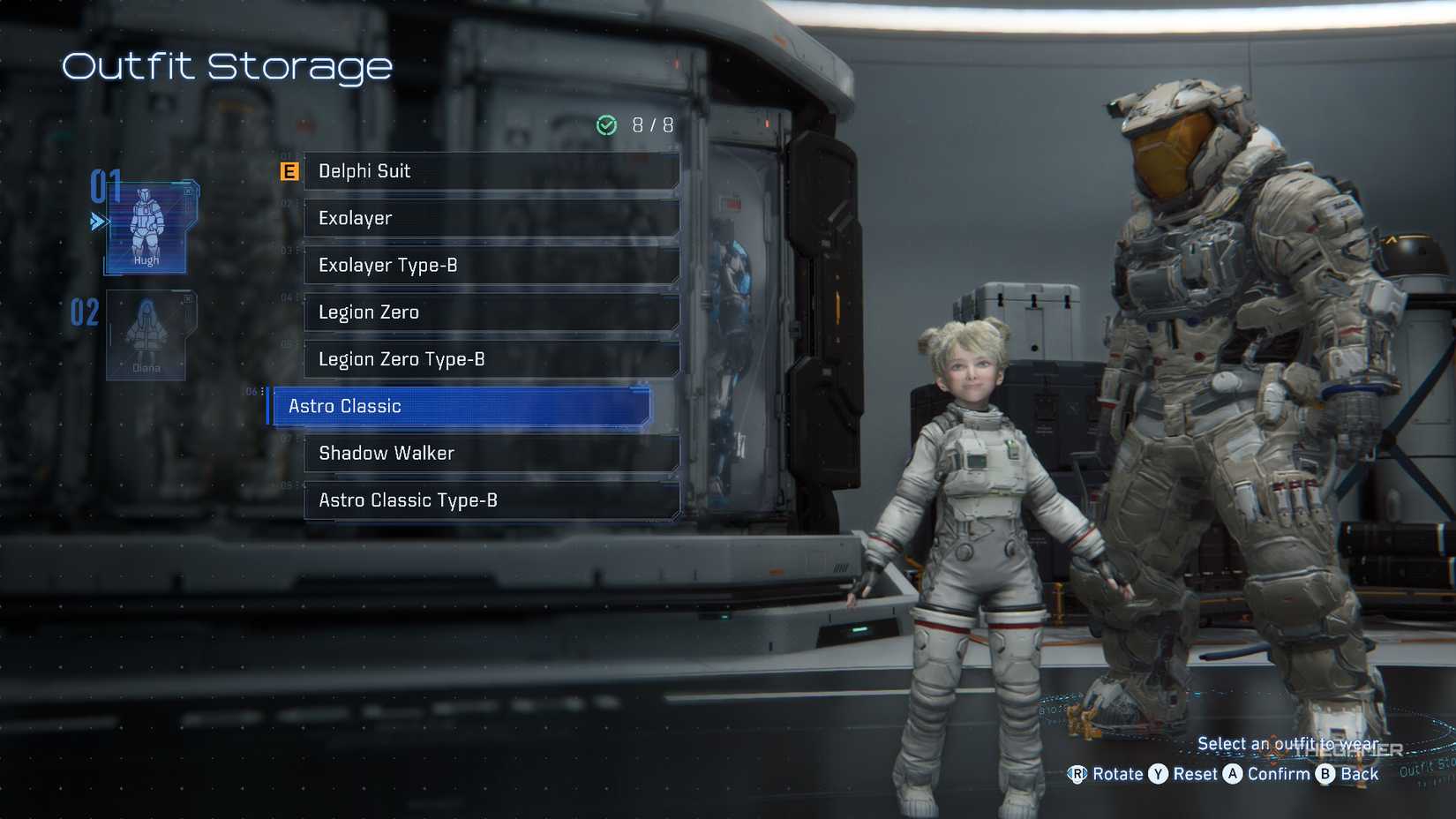
Task: Click the R stick Rotate icon
Action: (x=1078, y=774)
